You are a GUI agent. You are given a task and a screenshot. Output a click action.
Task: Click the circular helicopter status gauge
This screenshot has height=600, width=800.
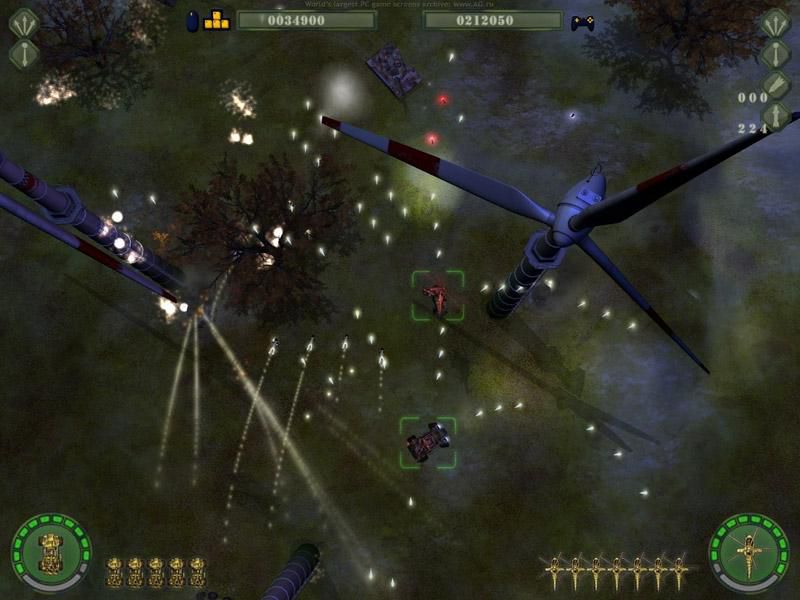748,550
